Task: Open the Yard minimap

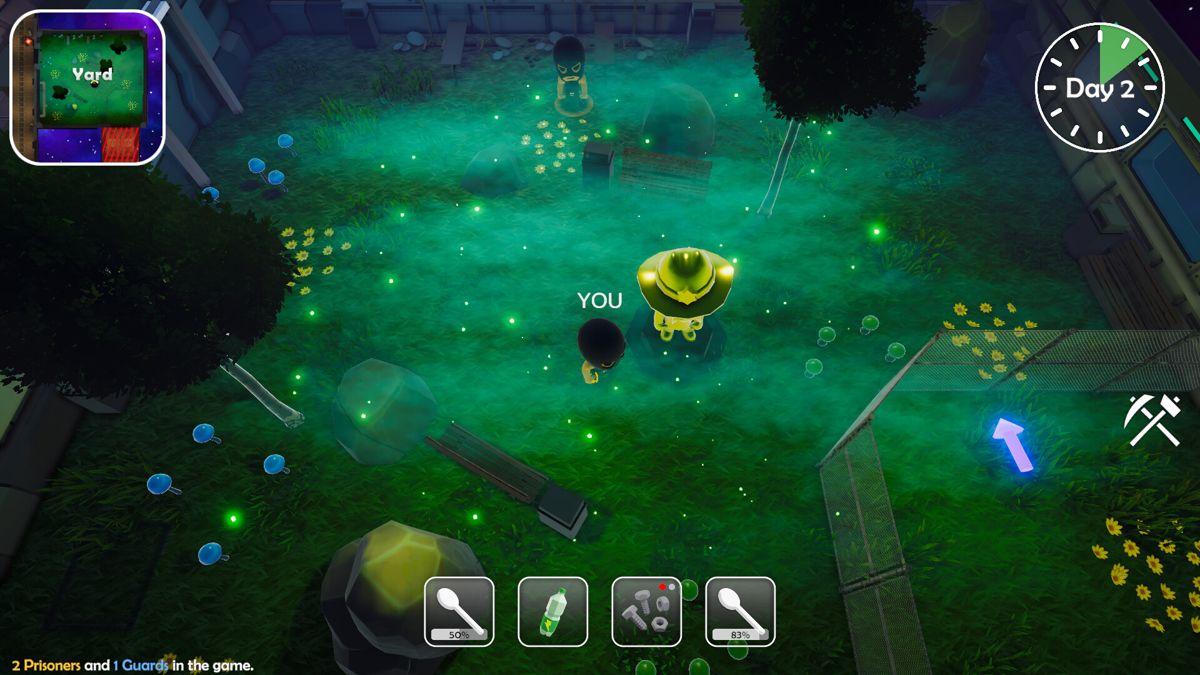Action: click(87, 87)
